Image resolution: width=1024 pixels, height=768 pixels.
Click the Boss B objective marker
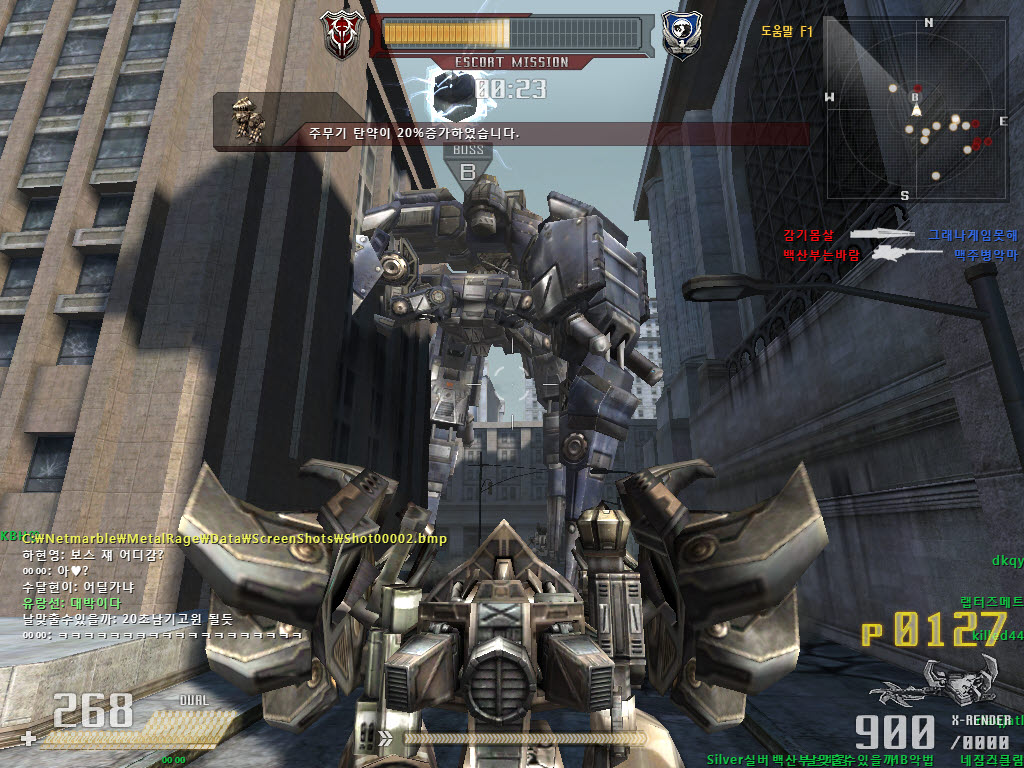(x=467, y=162)
